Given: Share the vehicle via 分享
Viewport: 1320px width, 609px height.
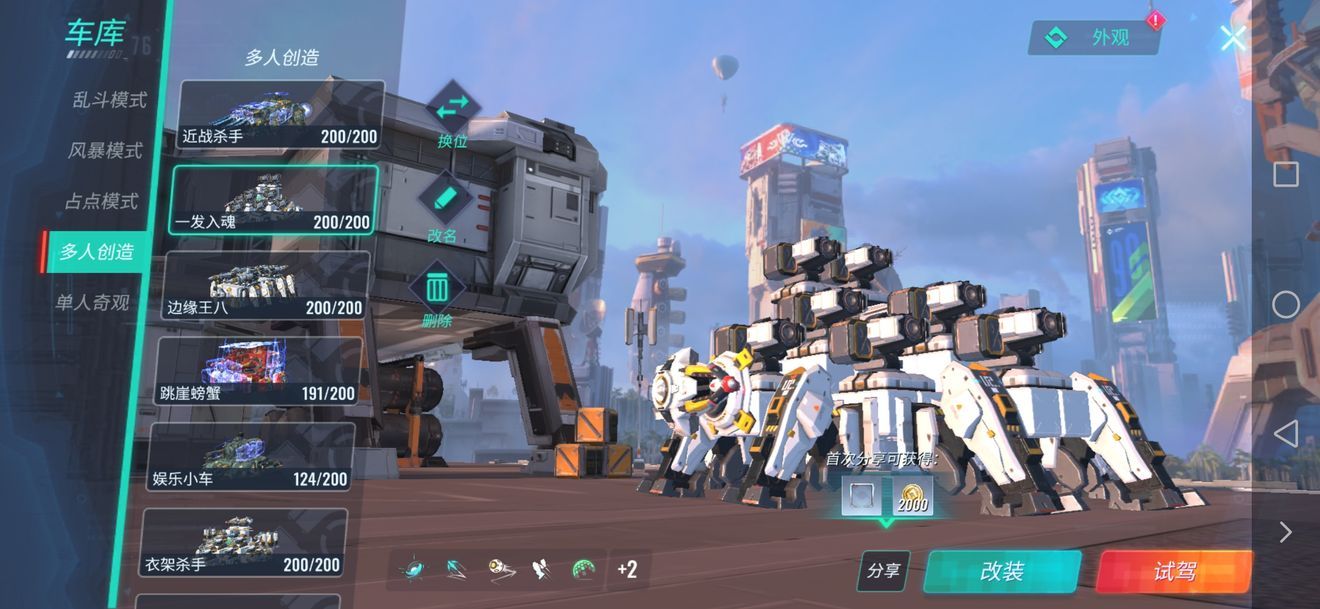Looking at the screenshot, I should pos(883,571).
